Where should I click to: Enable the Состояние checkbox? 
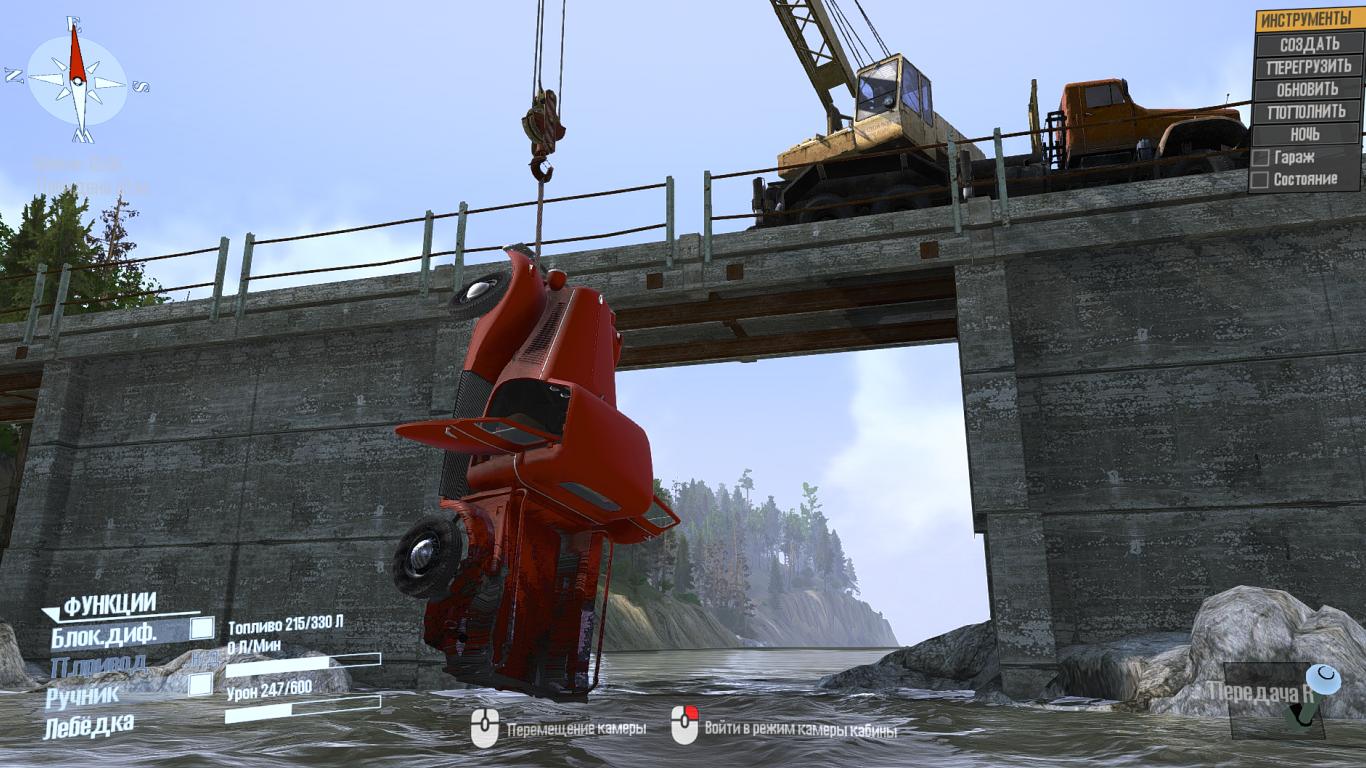pos(1261,179)
